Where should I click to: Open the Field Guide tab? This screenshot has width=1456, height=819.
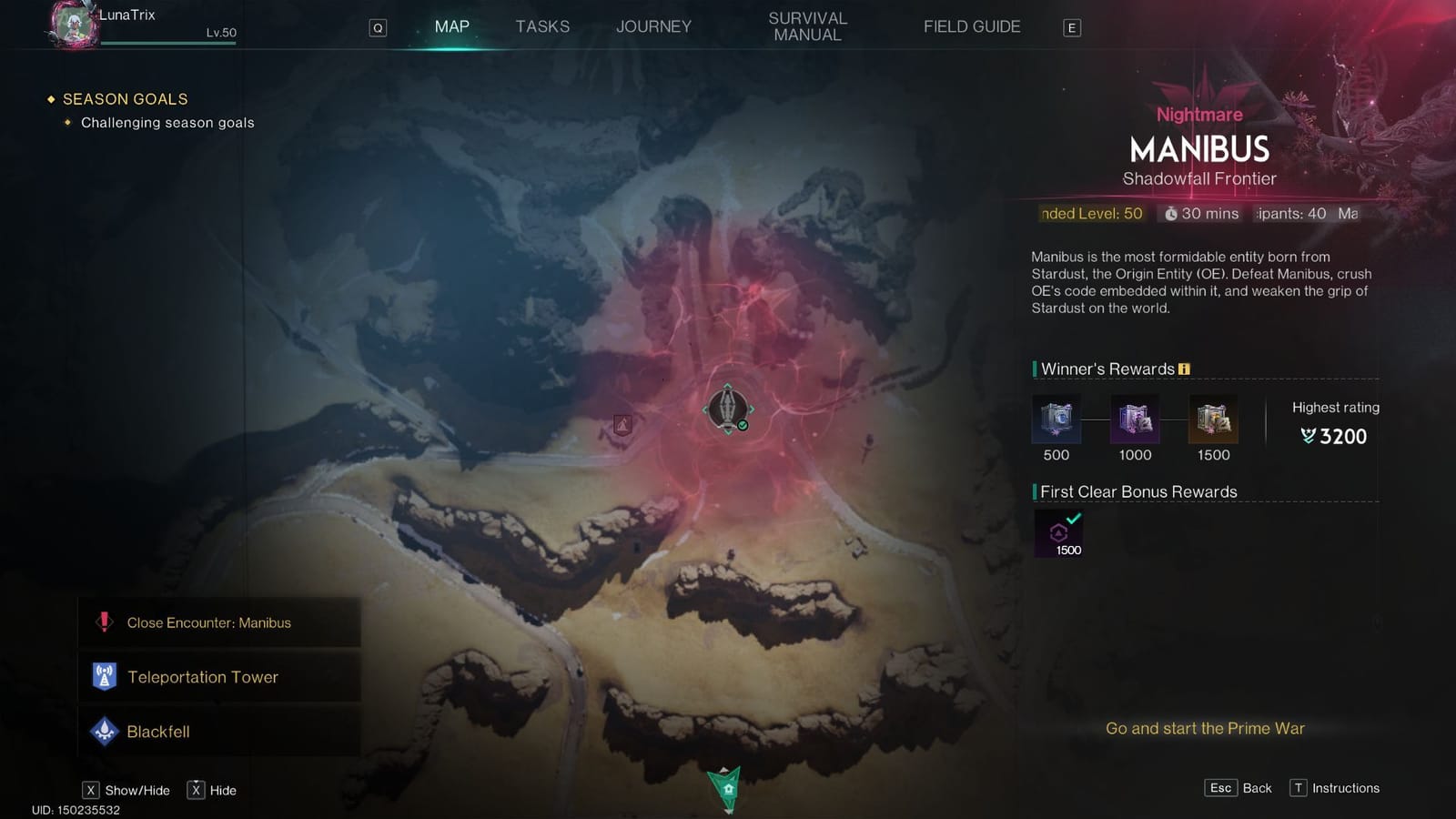(x=971, y=26)
